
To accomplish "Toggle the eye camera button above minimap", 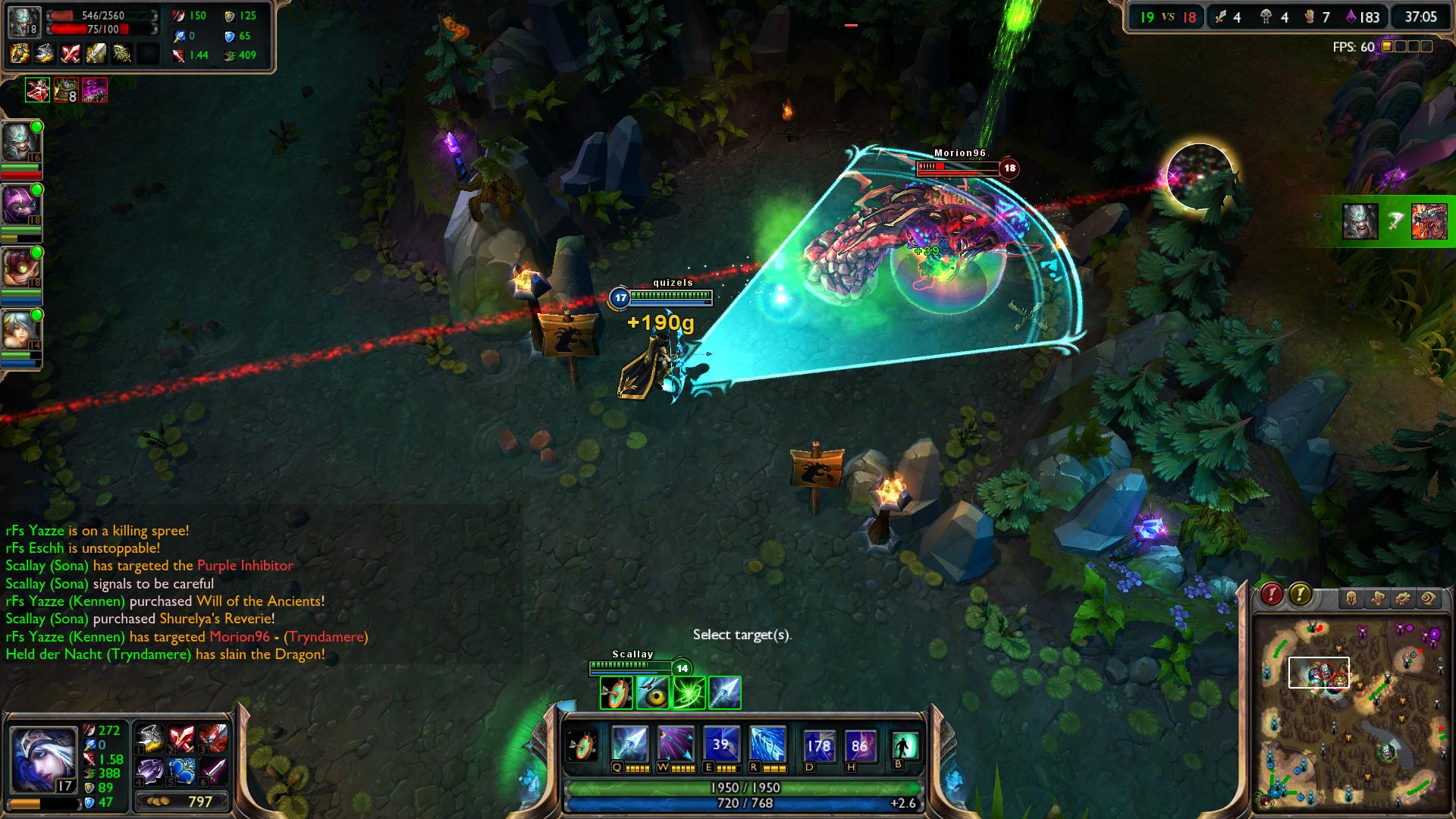I will [x=1429, y=599].
